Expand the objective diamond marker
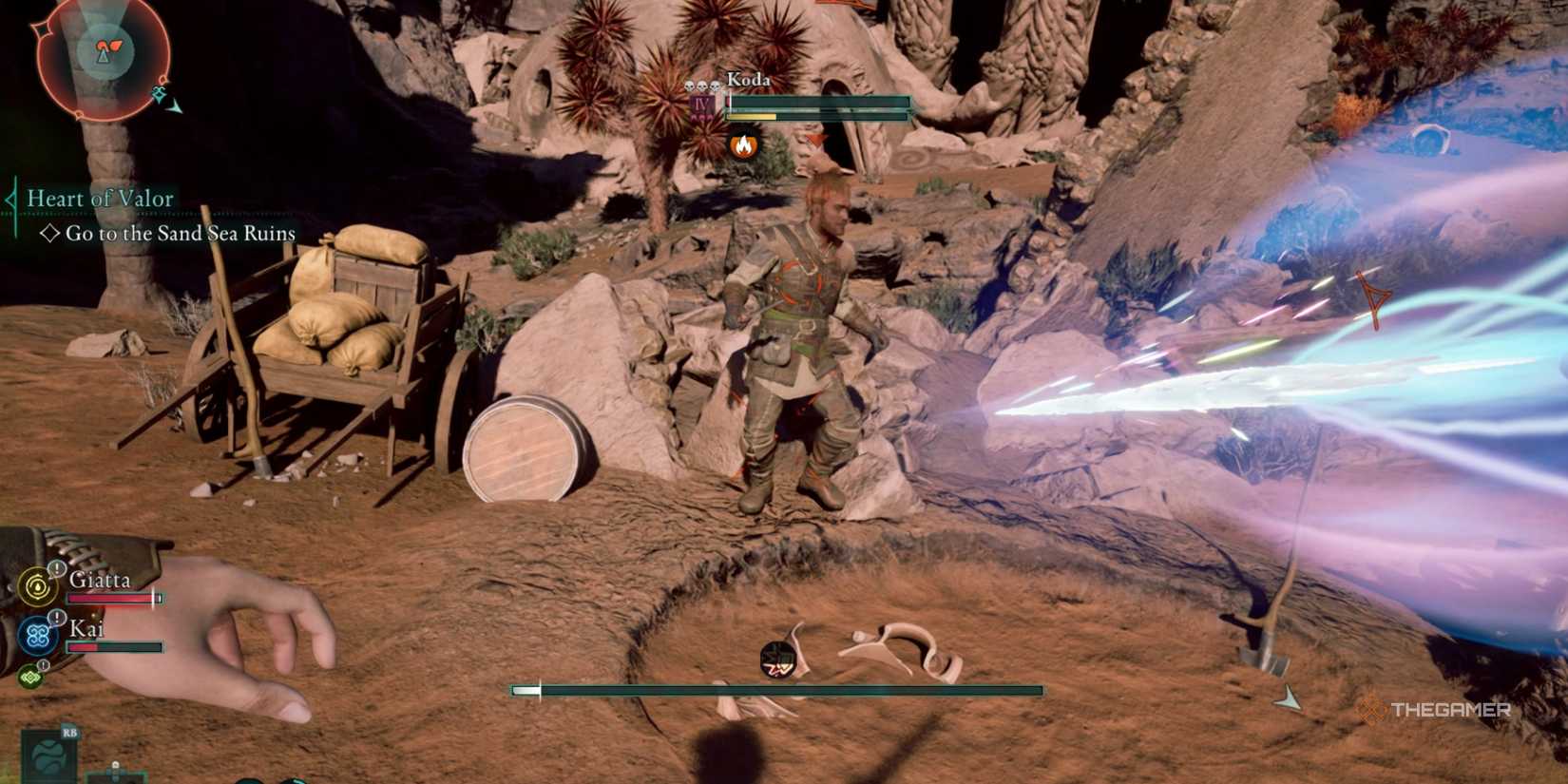Image resolution: width=1568 pixels, height=784 pixels. tap(52, 232)
